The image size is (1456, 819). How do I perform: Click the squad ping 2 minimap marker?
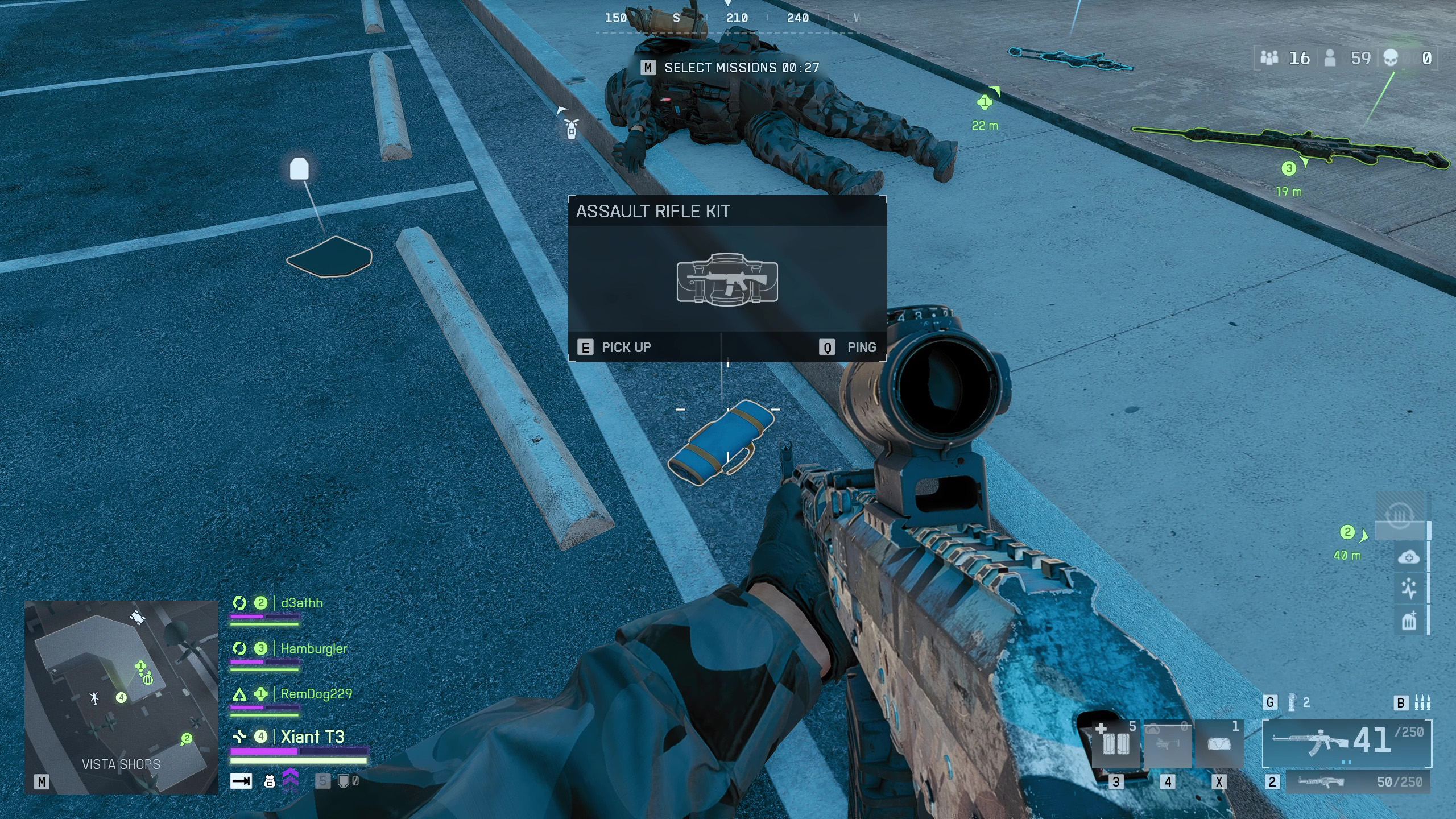(x=186, y=739)
